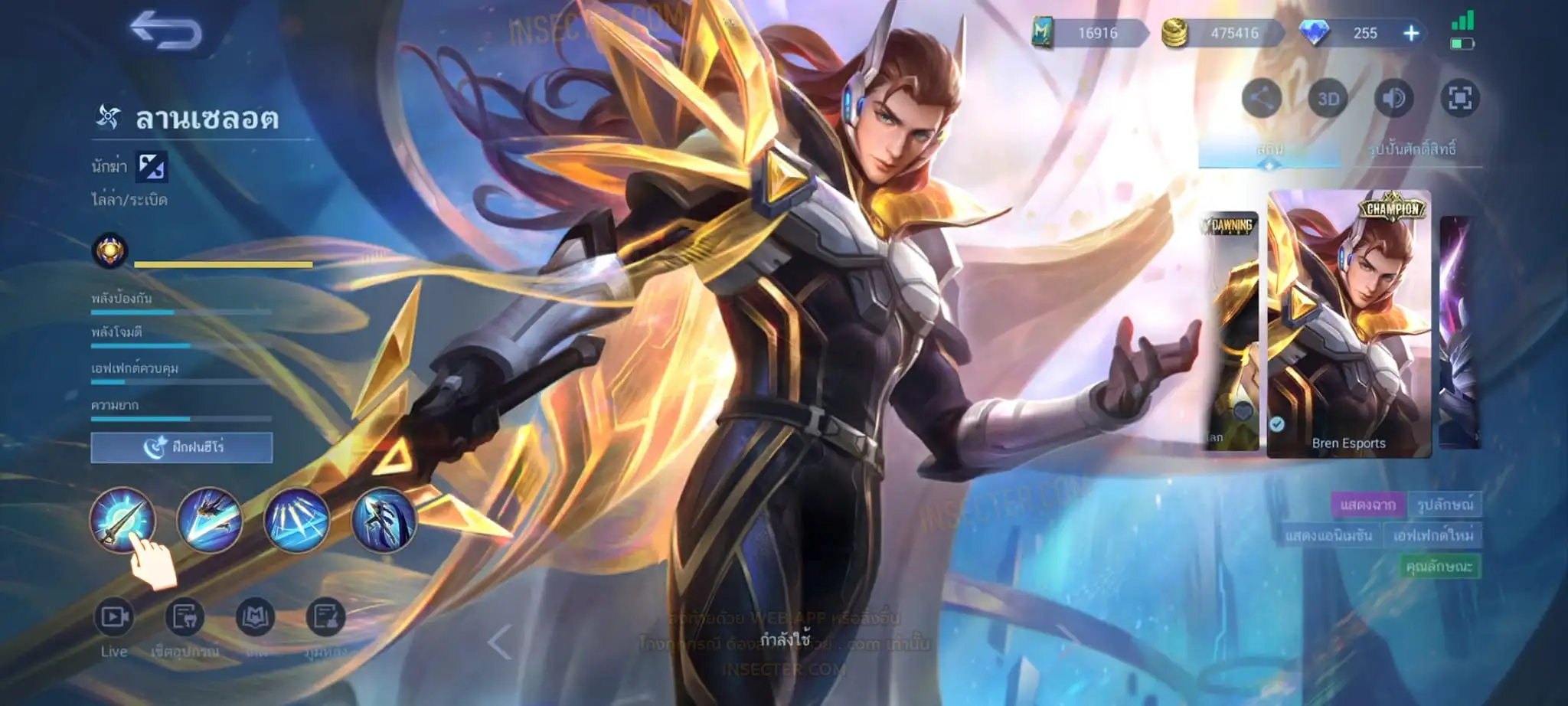Select the leaping blade ultimate skill icon
1568x706 pixels.
click(384, 520)
